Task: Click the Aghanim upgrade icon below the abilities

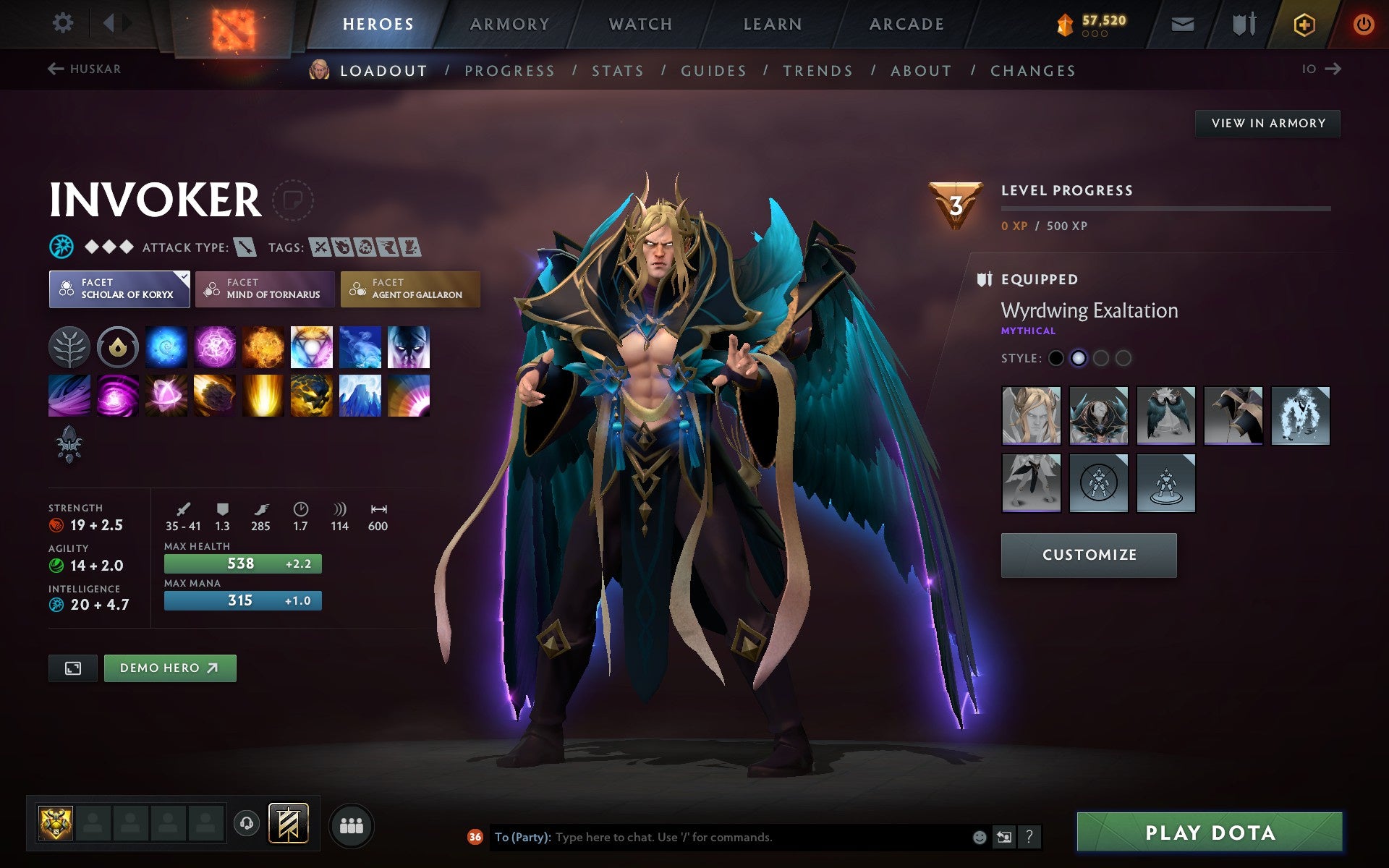Action: coord(70,446)
